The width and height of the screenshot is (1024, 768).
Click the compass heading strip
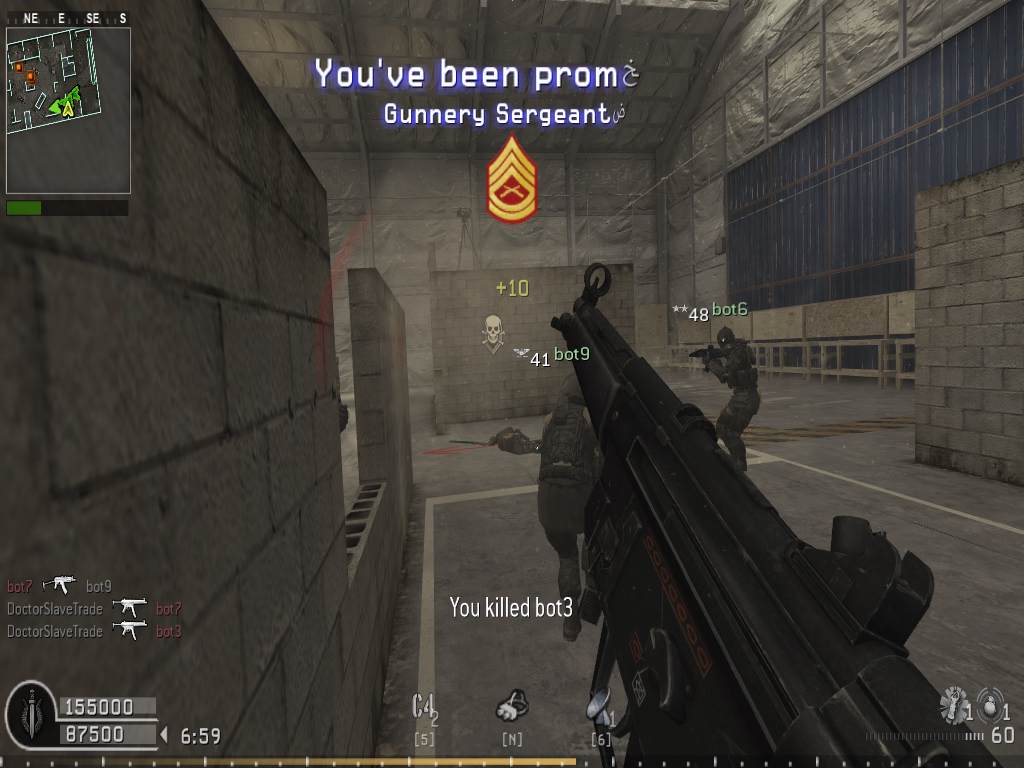click(x=68, y=18)
